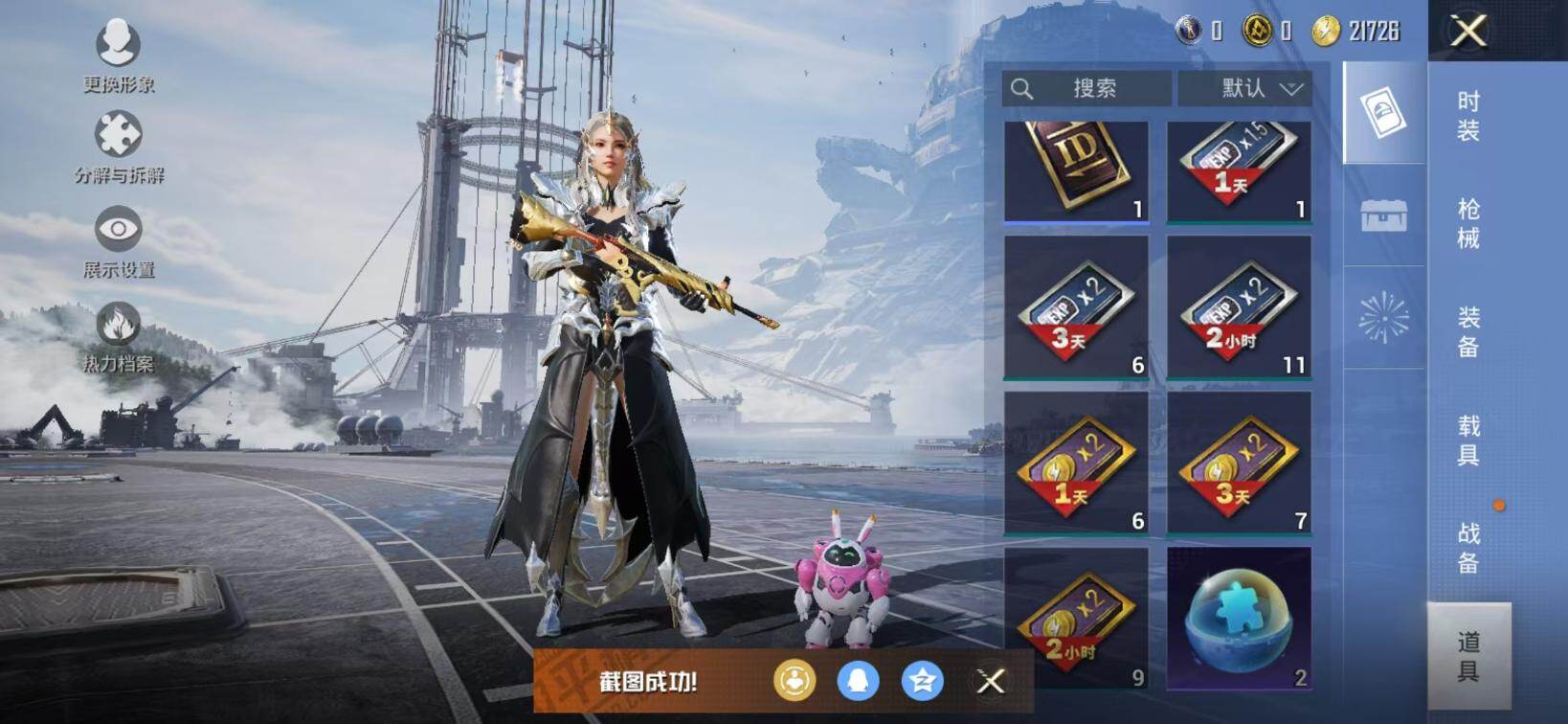Switch to the 枪械 firearms tab
This screenshot has width=1568, height=724.
pyautogui.click(x=1468, y=223)
